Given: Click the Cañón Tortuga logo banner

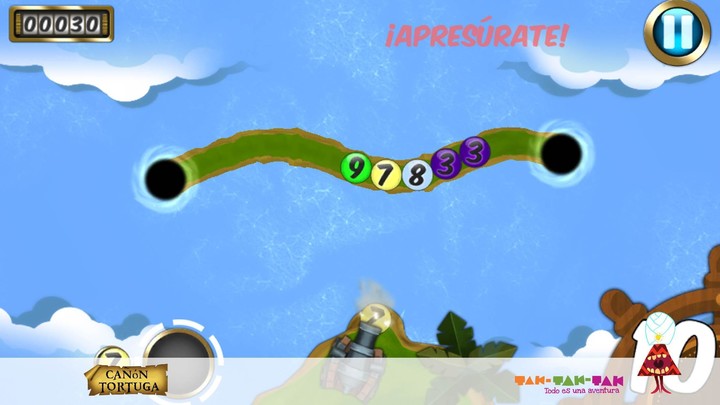Looking at the screenshot, I should 125,380.
